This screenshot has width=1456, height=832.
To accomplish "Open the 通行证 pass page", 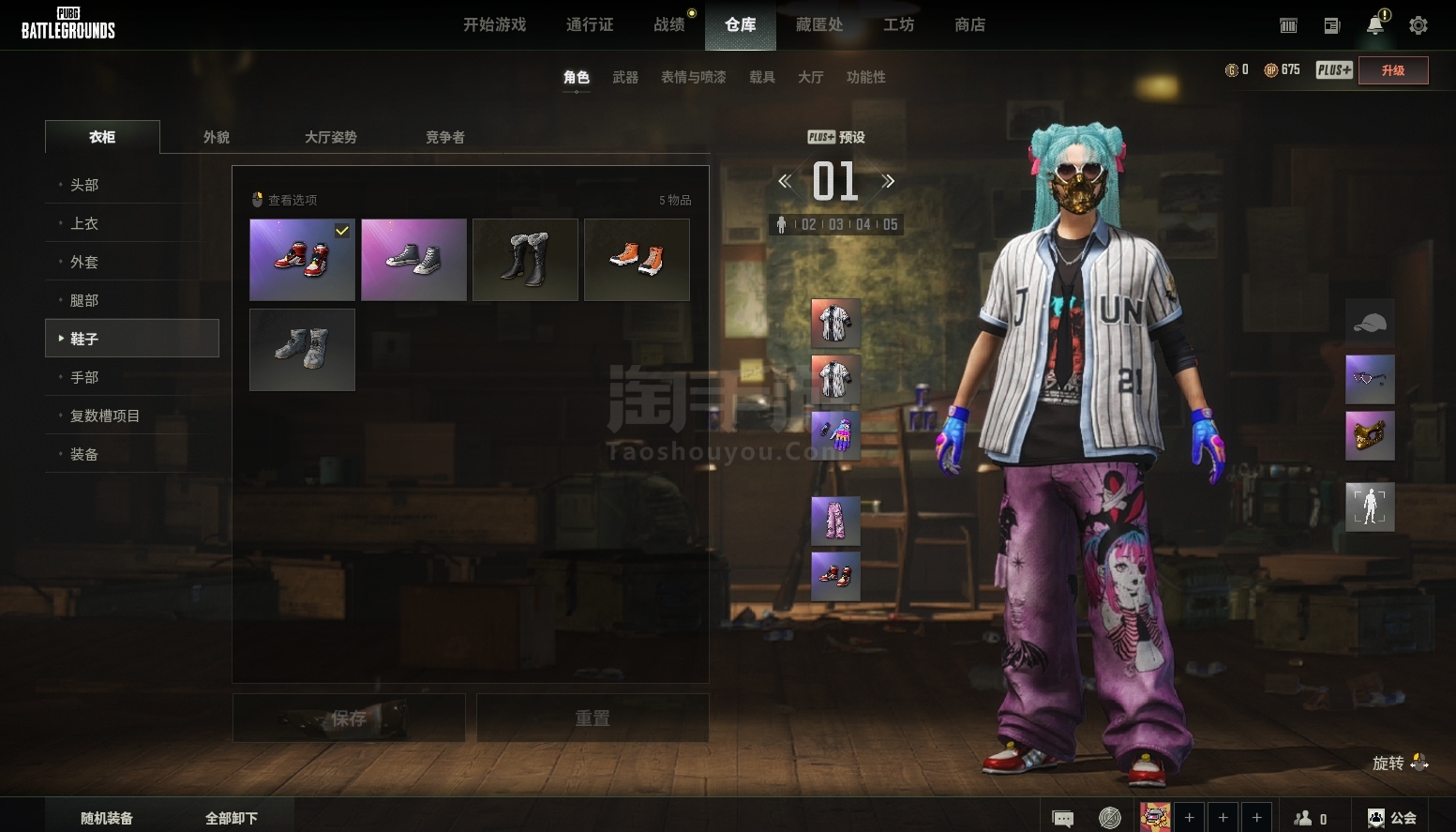I will [590, 25].
